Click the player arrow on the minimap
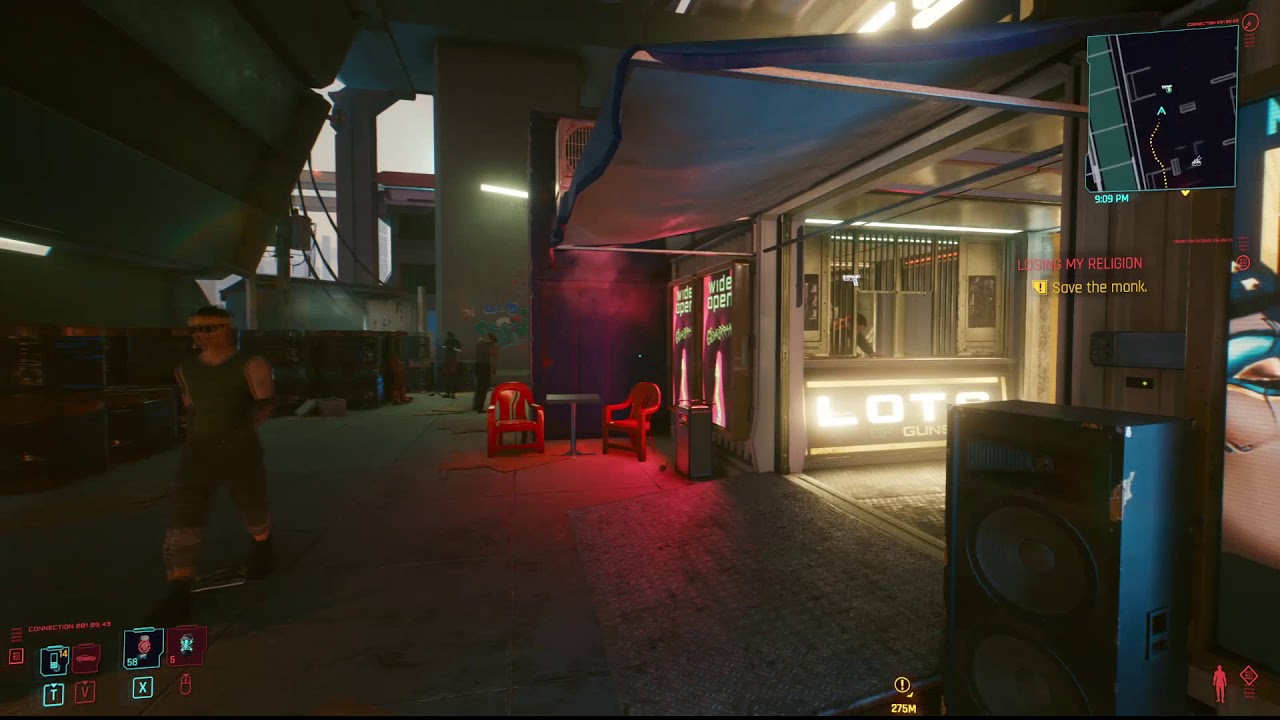Image resolution: width=1280 pixels, height=720 pixels. [1161, 111]
